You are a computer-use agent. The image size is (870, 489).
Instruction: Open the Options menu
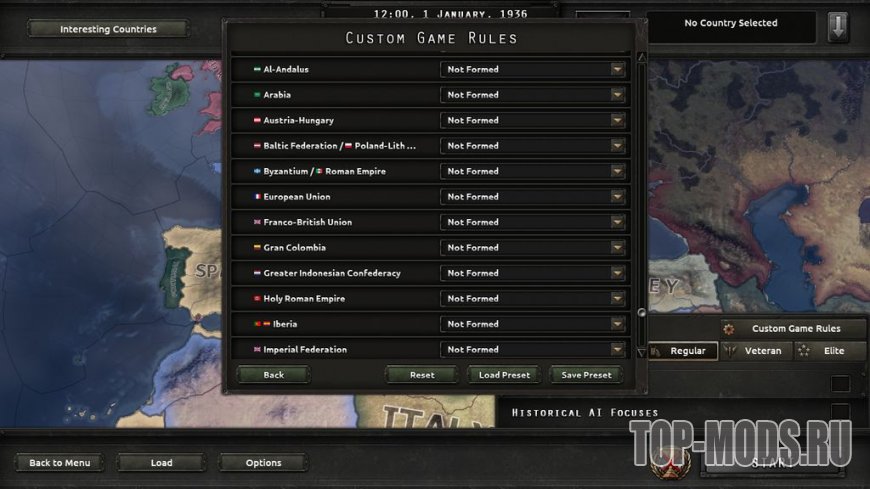pos(264,463)
